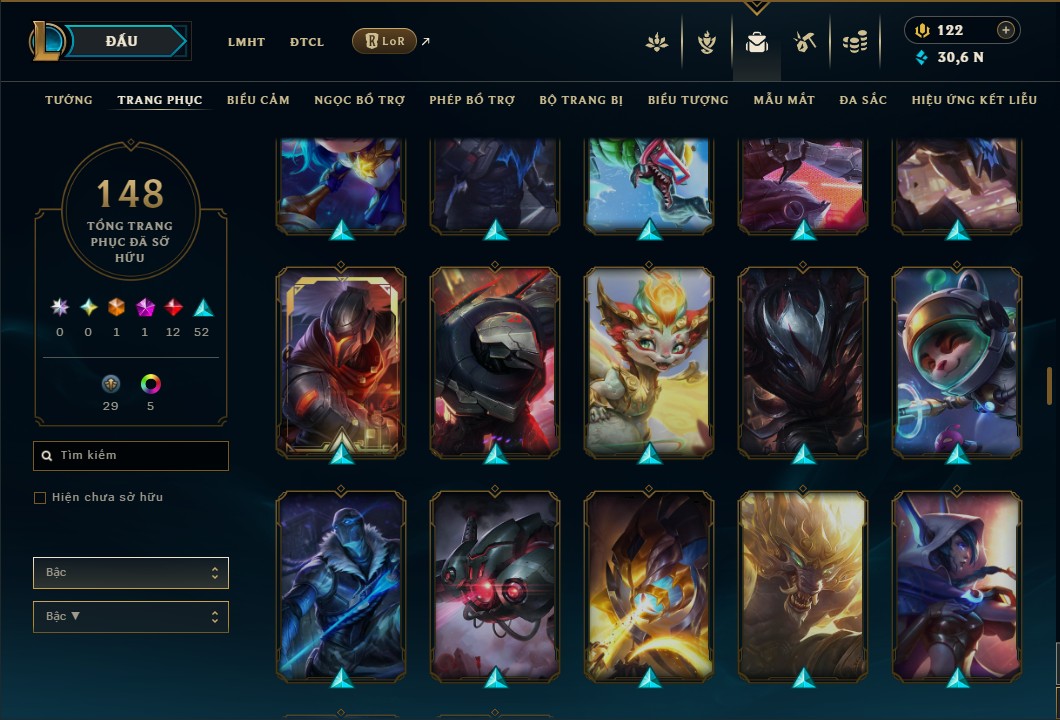1060x720 pixels.
Task: Open the BIỂU CẢM tab
Action: pyautogui.click(x=258, y=100)
